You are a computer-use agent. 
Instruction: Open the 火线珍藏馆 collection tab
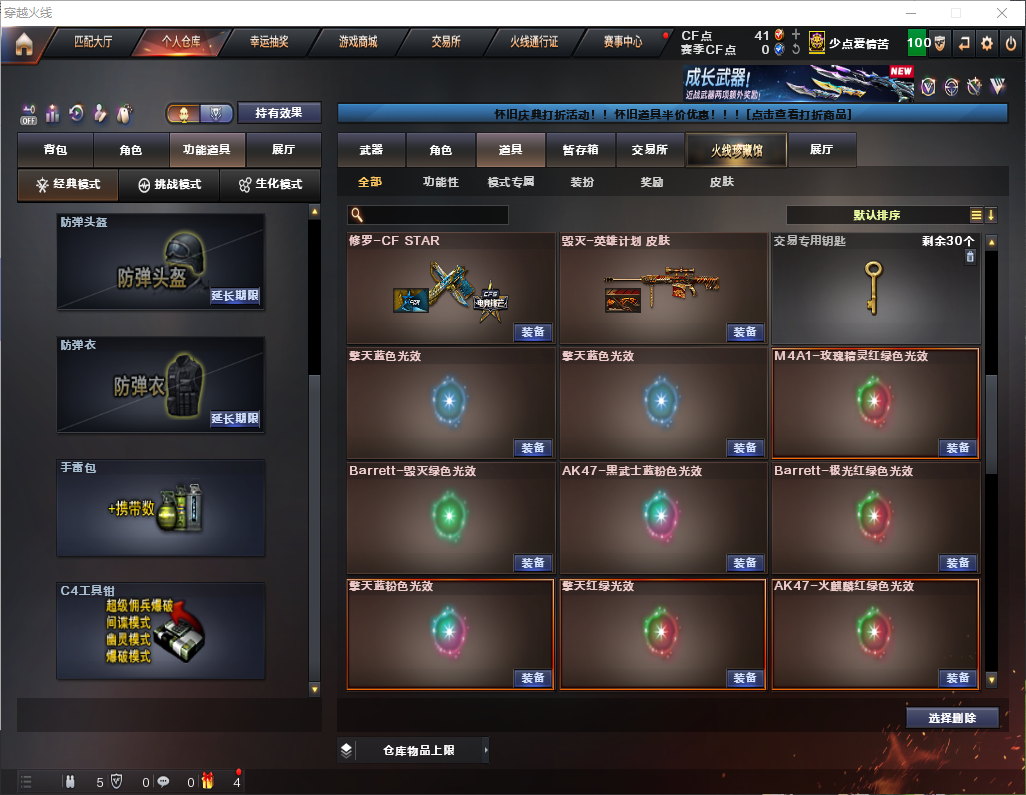click(736, 150)
